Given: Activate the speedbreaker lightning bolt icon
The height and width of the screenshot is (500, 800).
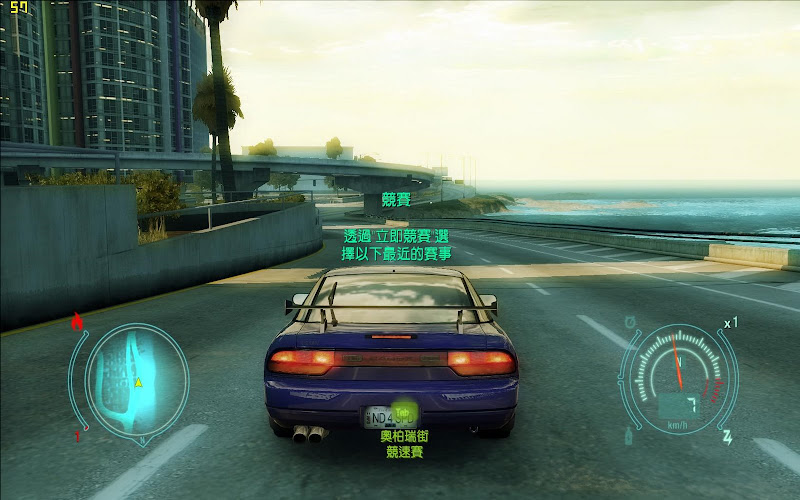Looking at the screenshot, I should pos(726,437).
